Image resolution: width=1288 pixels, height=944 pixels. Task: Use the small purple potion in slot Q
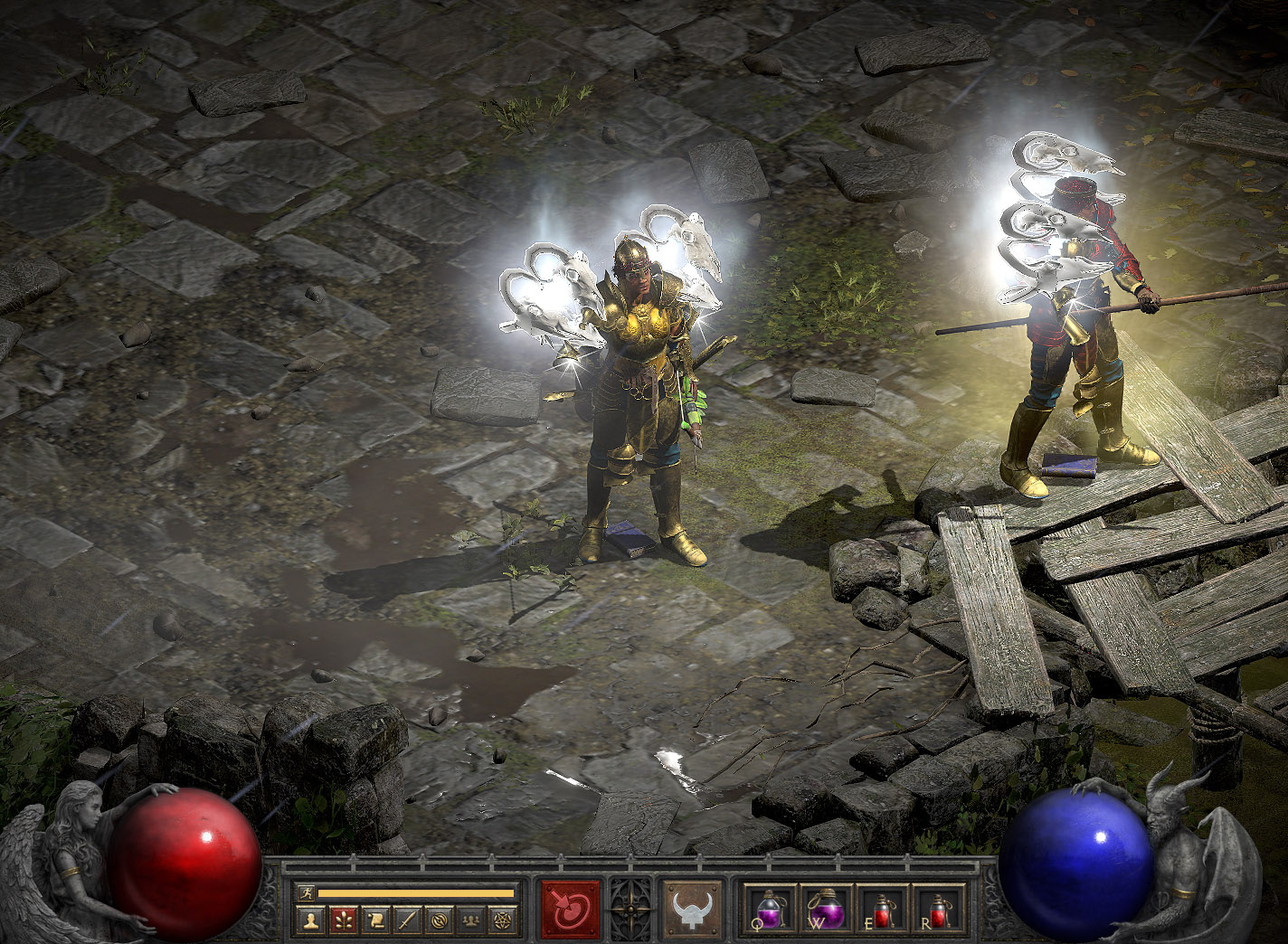point(769,907)
